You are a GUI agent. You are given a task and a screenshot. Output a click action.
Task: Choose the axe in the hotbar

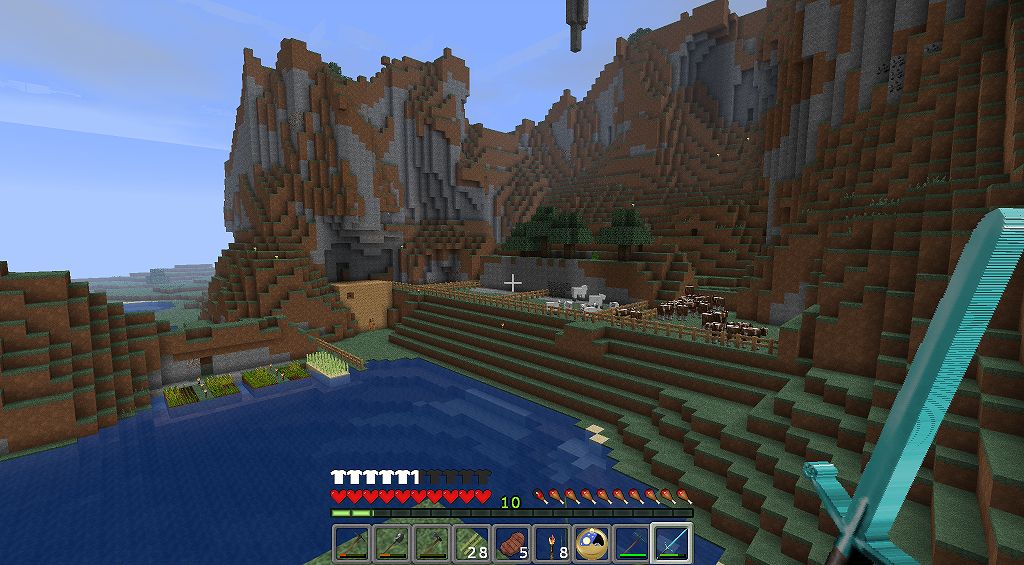(431, 543)
